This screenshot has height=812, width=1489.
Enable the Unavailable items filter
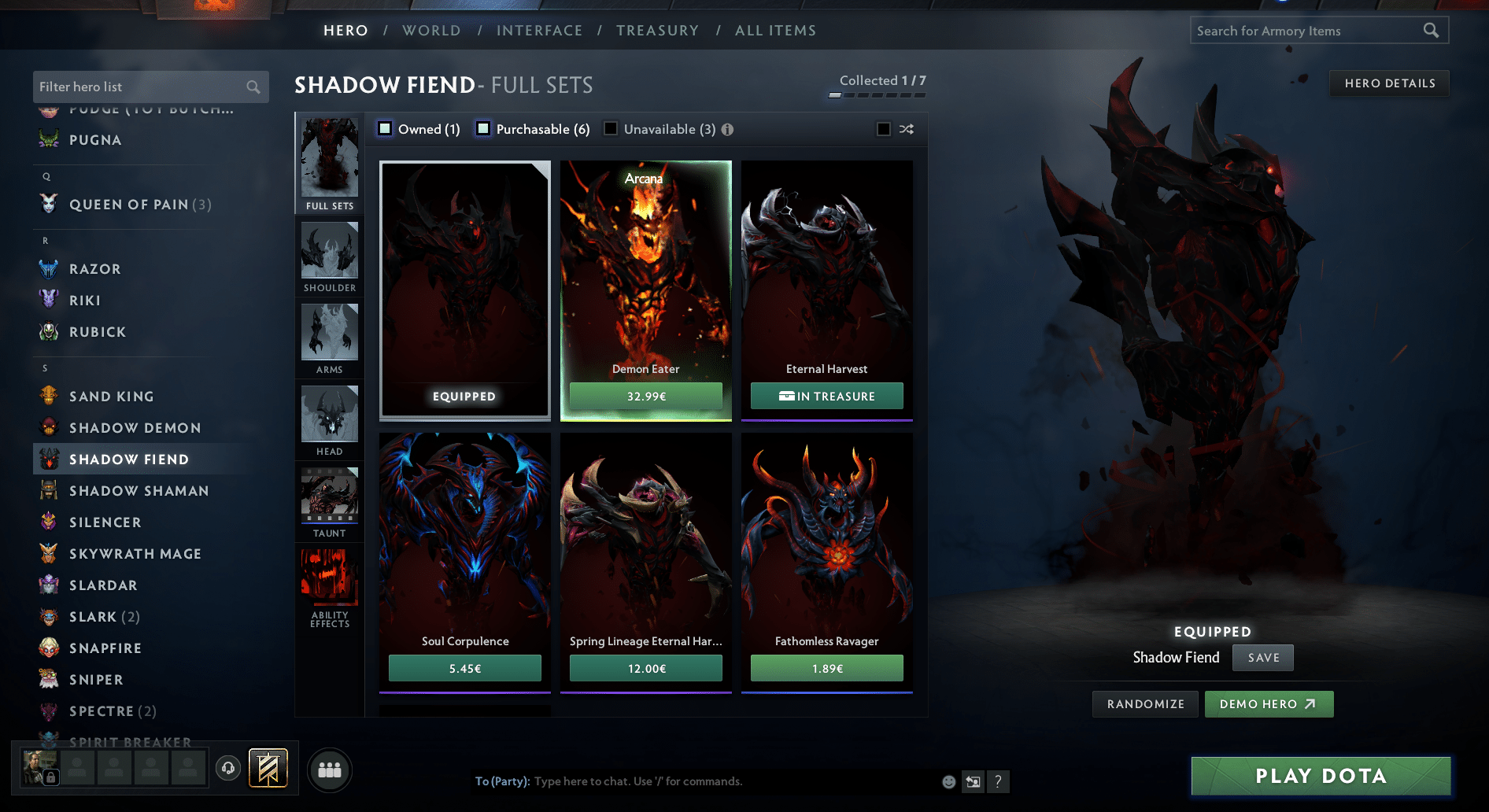tap(611, 128)
